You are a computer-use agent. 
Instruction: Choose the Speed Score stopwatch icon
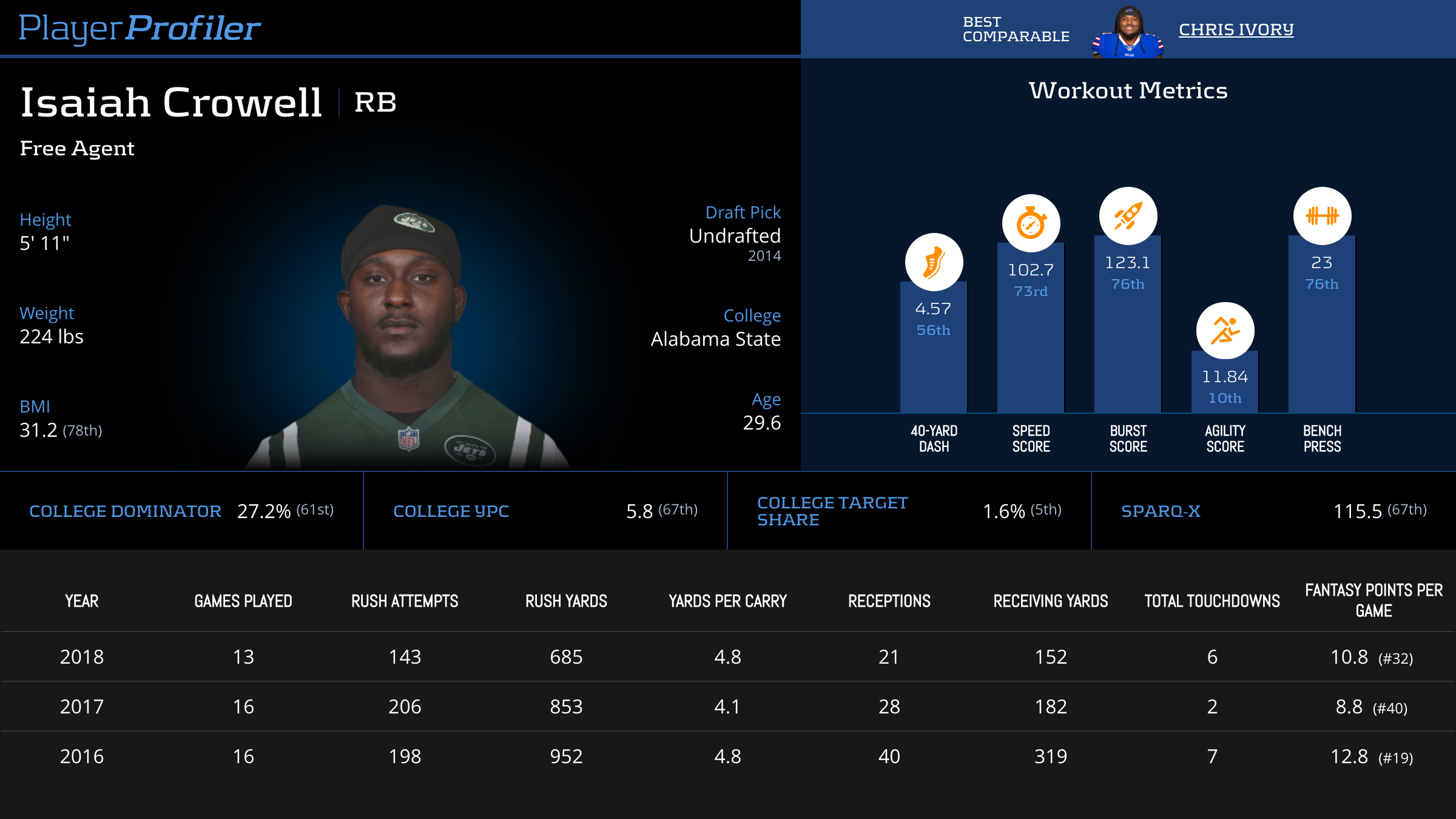coord(1031,223)
